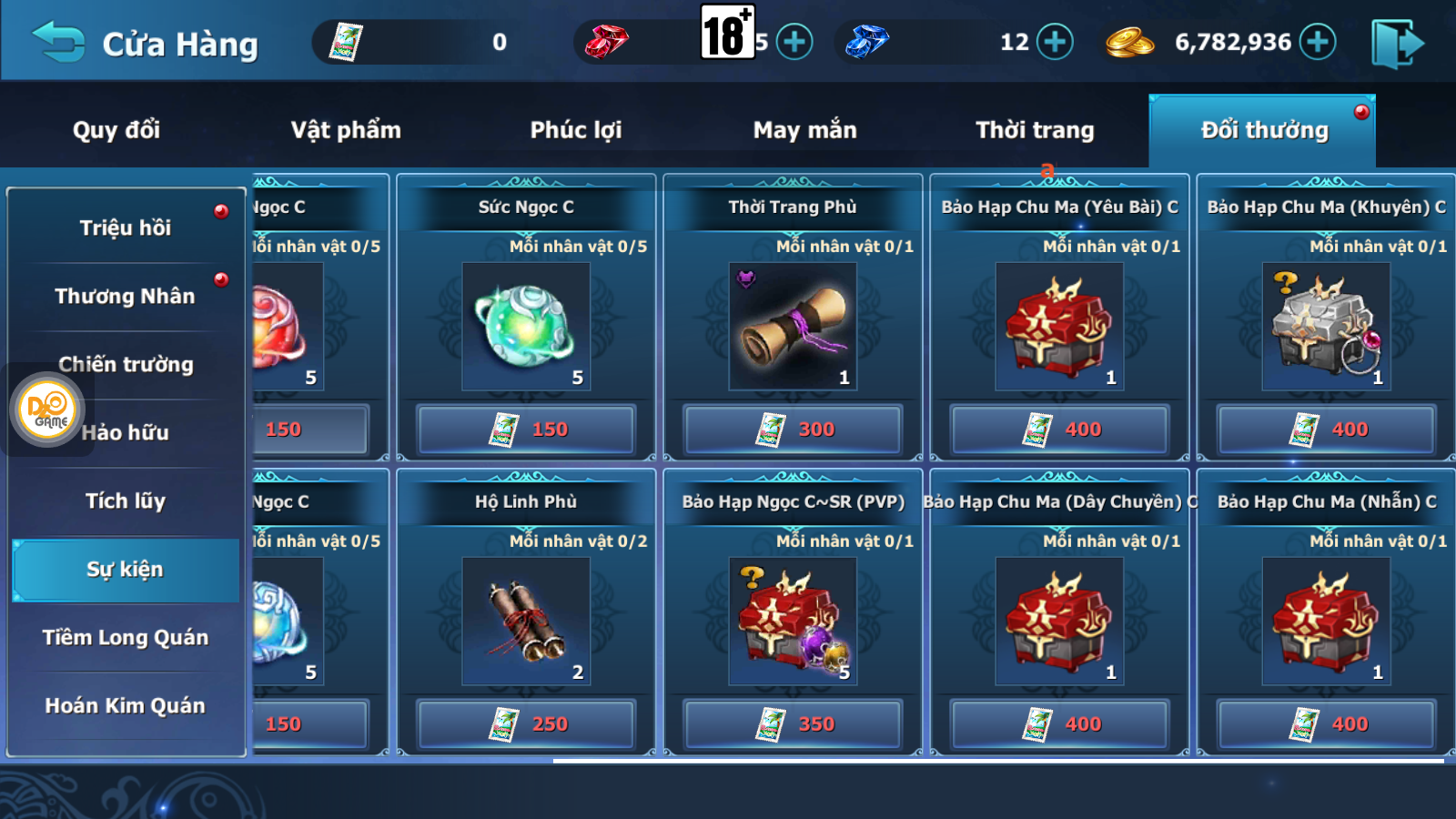This screenshot has height=819, width=1456.
Task: Exit the shop via the door icon
Action: pos(1397,44)
